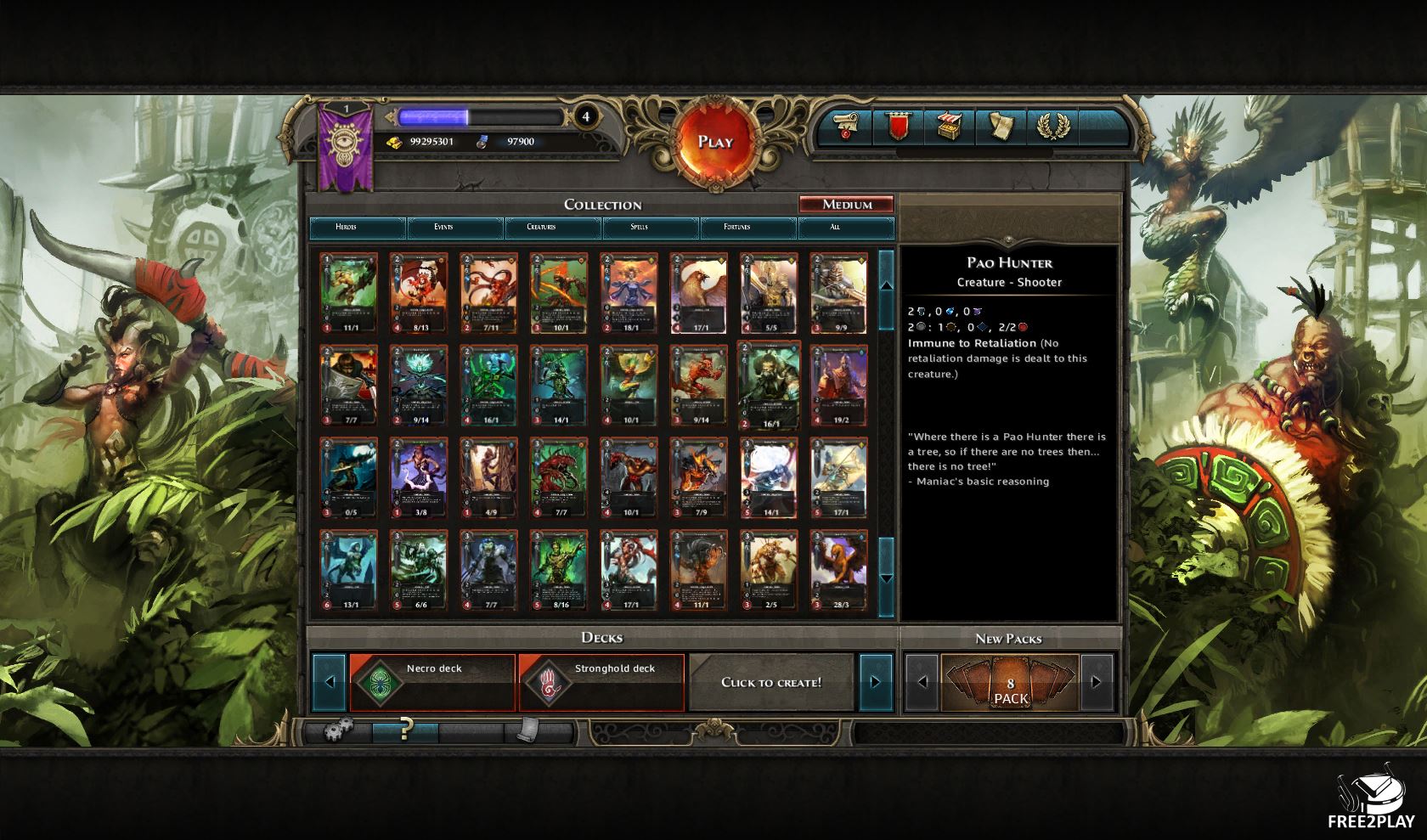1427x840 pixels.
Task: Show All cards in the collection
Action: (x=835, y=228)
